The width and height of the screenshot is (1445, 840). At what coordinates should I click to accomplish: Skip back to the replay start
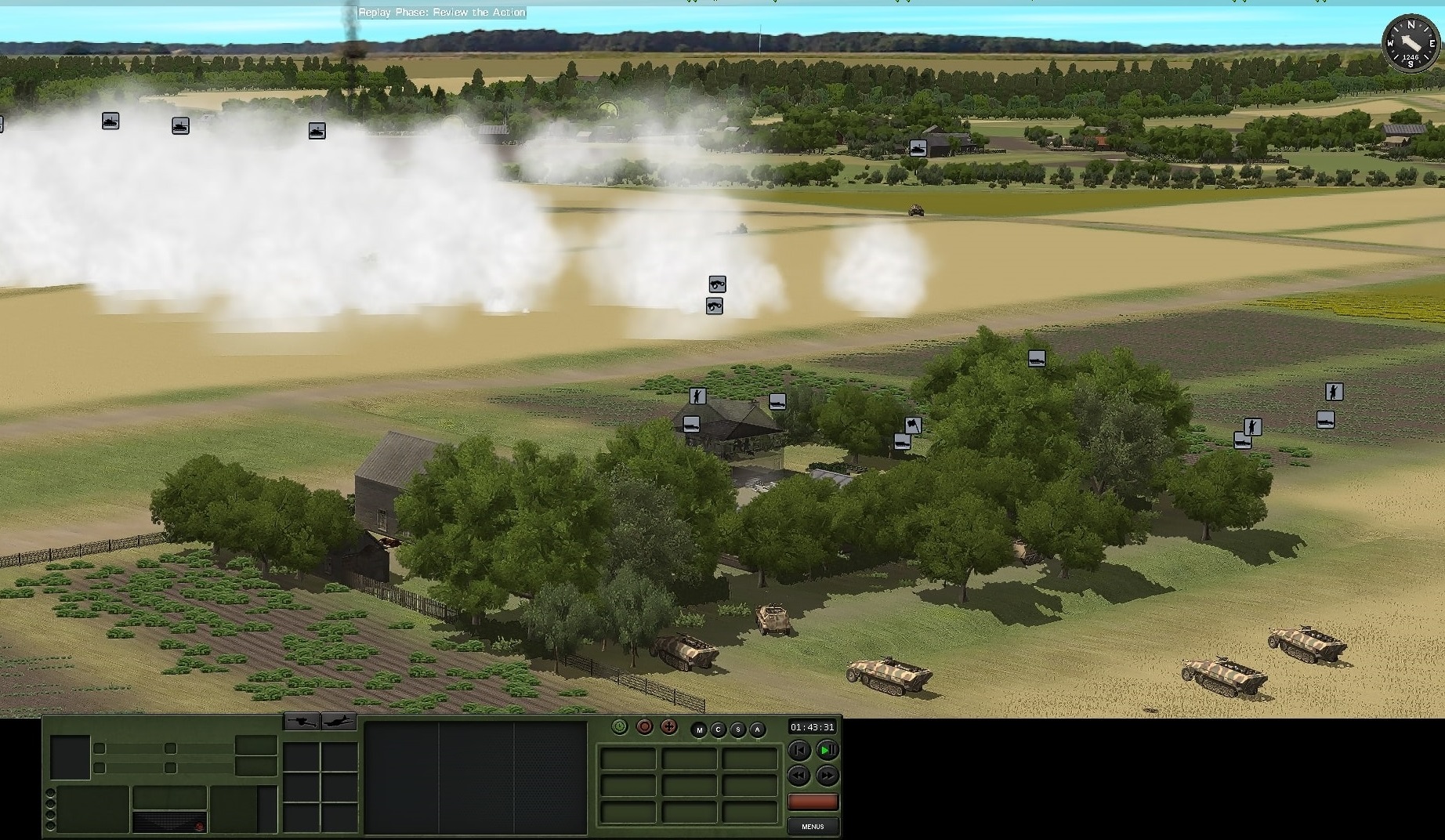tap(799, 751)
